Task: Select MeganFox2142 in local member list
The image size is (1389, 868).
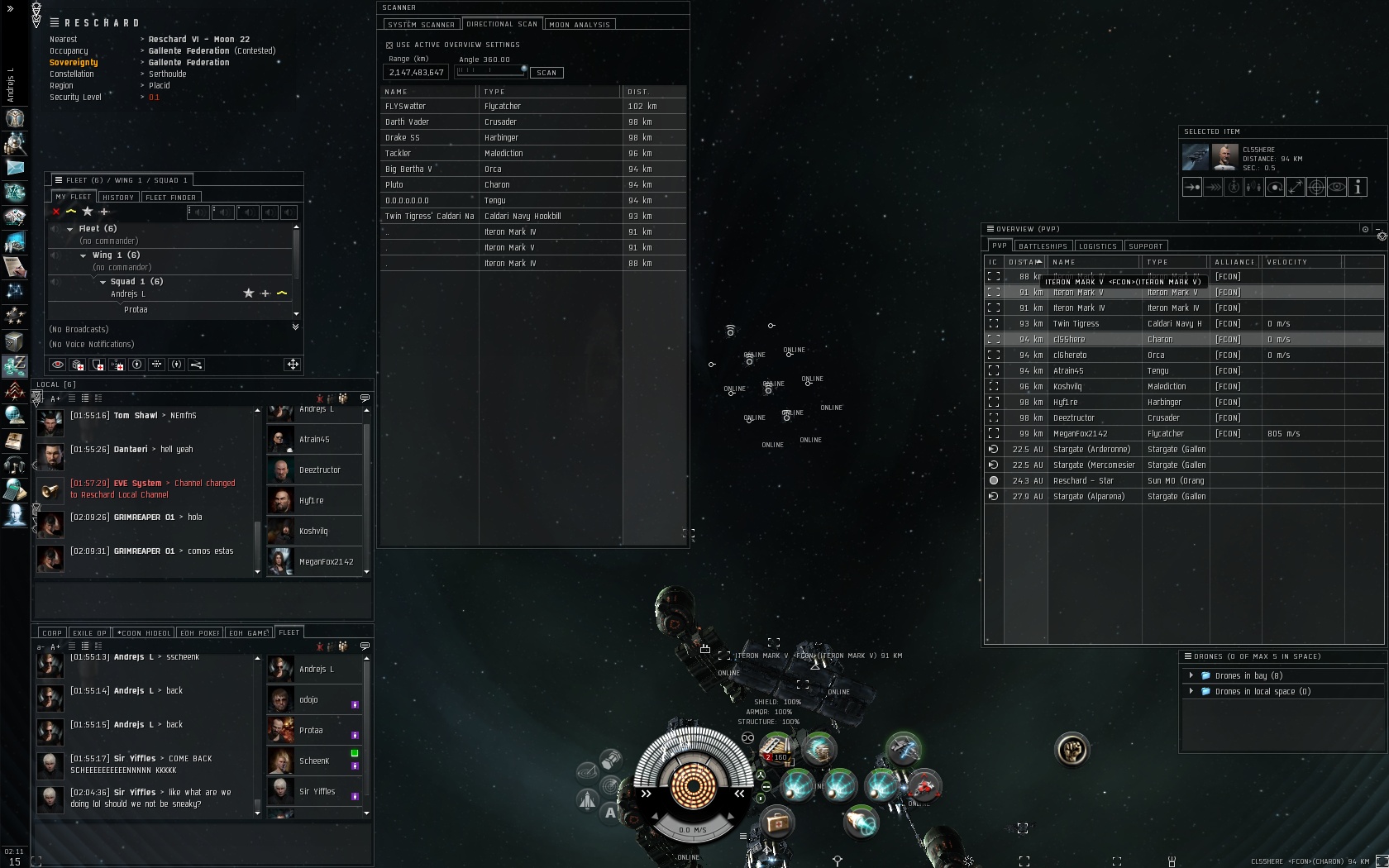Action: [326, 562]
